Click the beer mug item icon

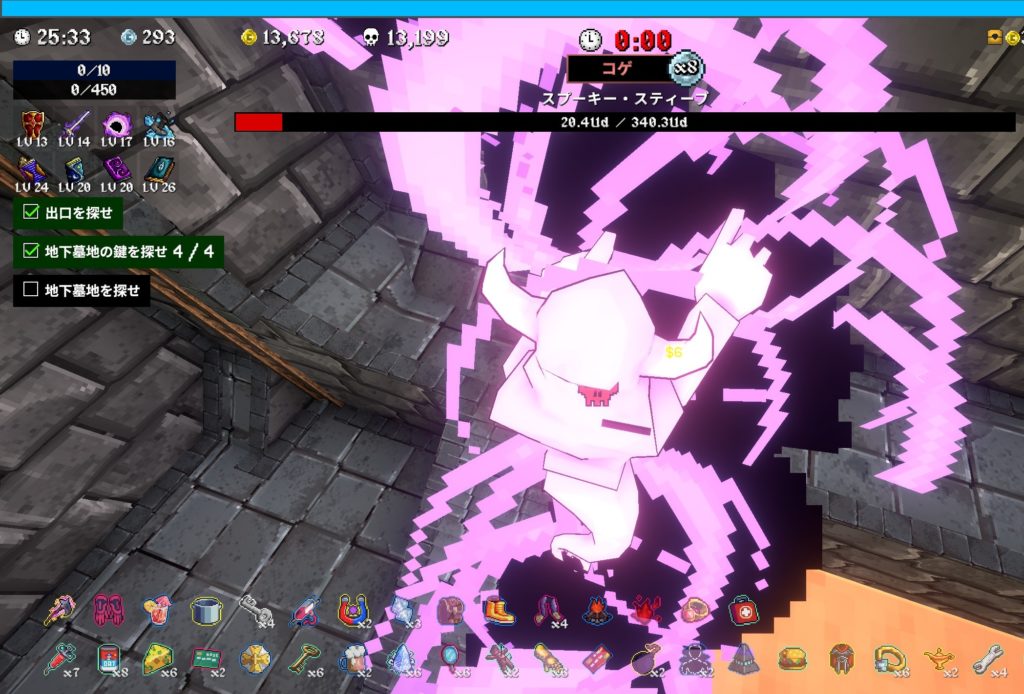click(352, 658)
